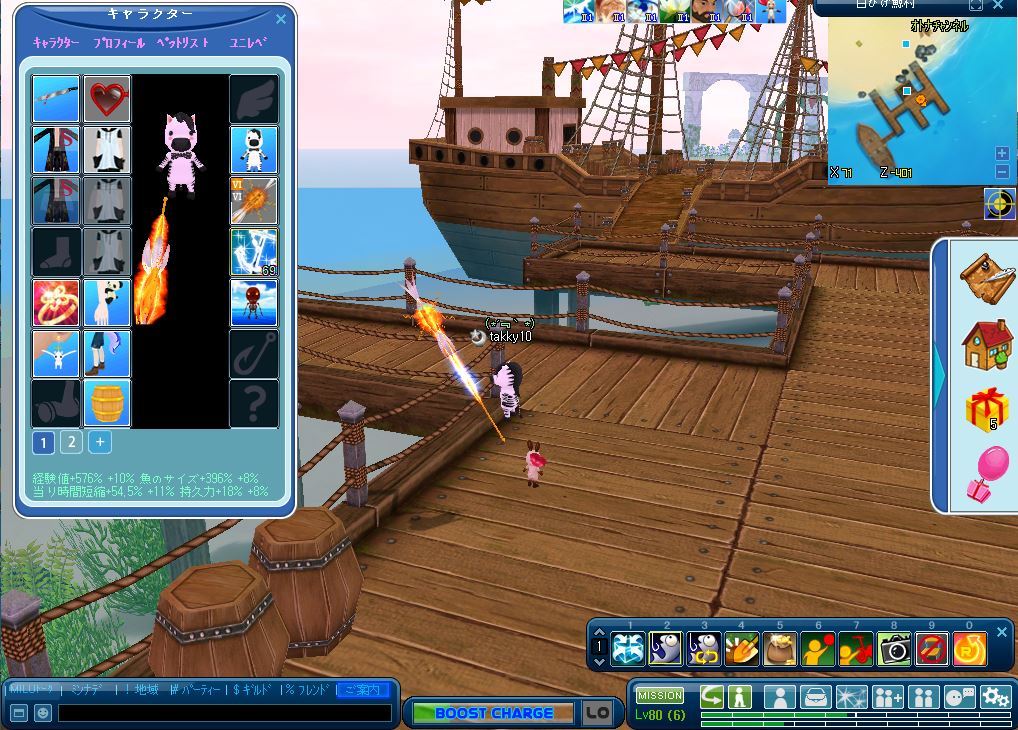The image size is (1018, 730).
Task: Select the red heart glasses equipment slot
Action: [107, 98]
